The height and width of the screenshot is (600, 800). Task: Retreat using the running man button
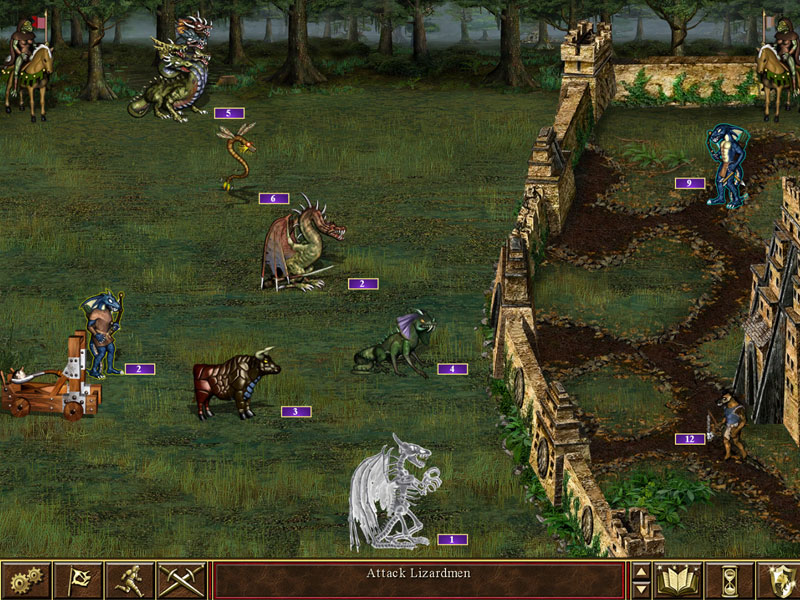130,580
